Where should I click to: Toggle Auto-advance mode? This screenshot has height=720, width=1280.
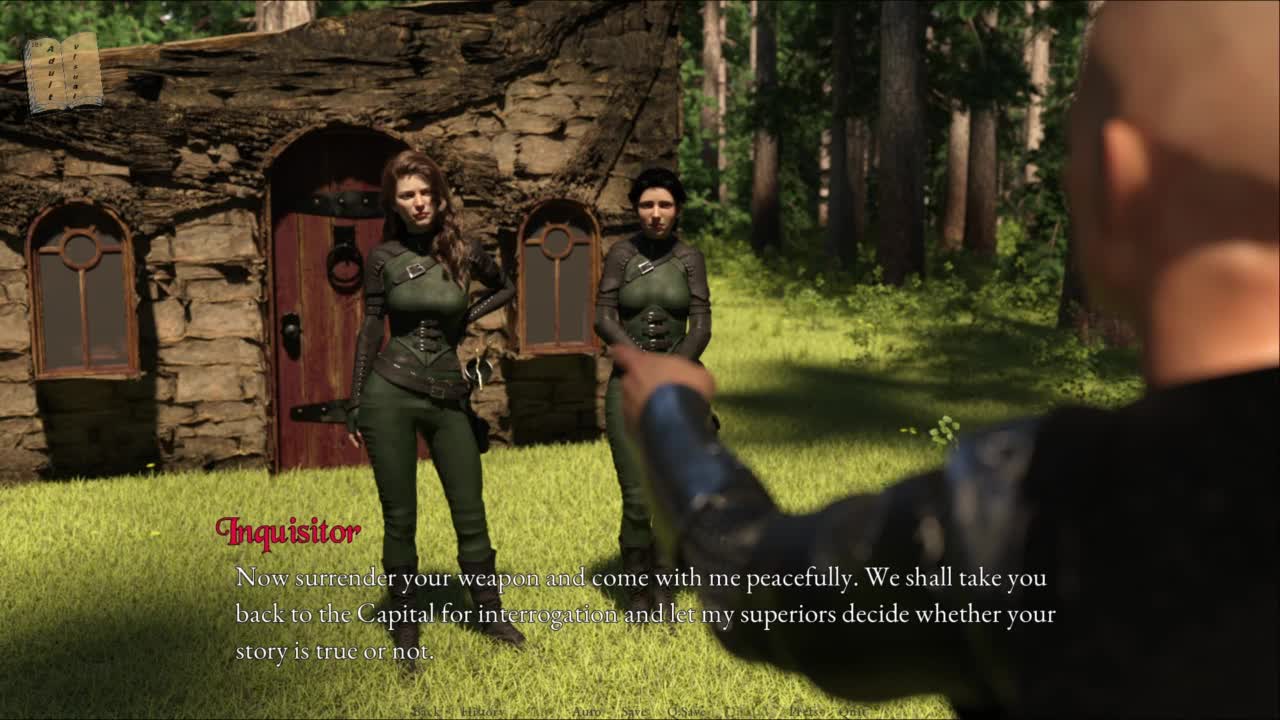pyautogui.click(x=585, y=711)
